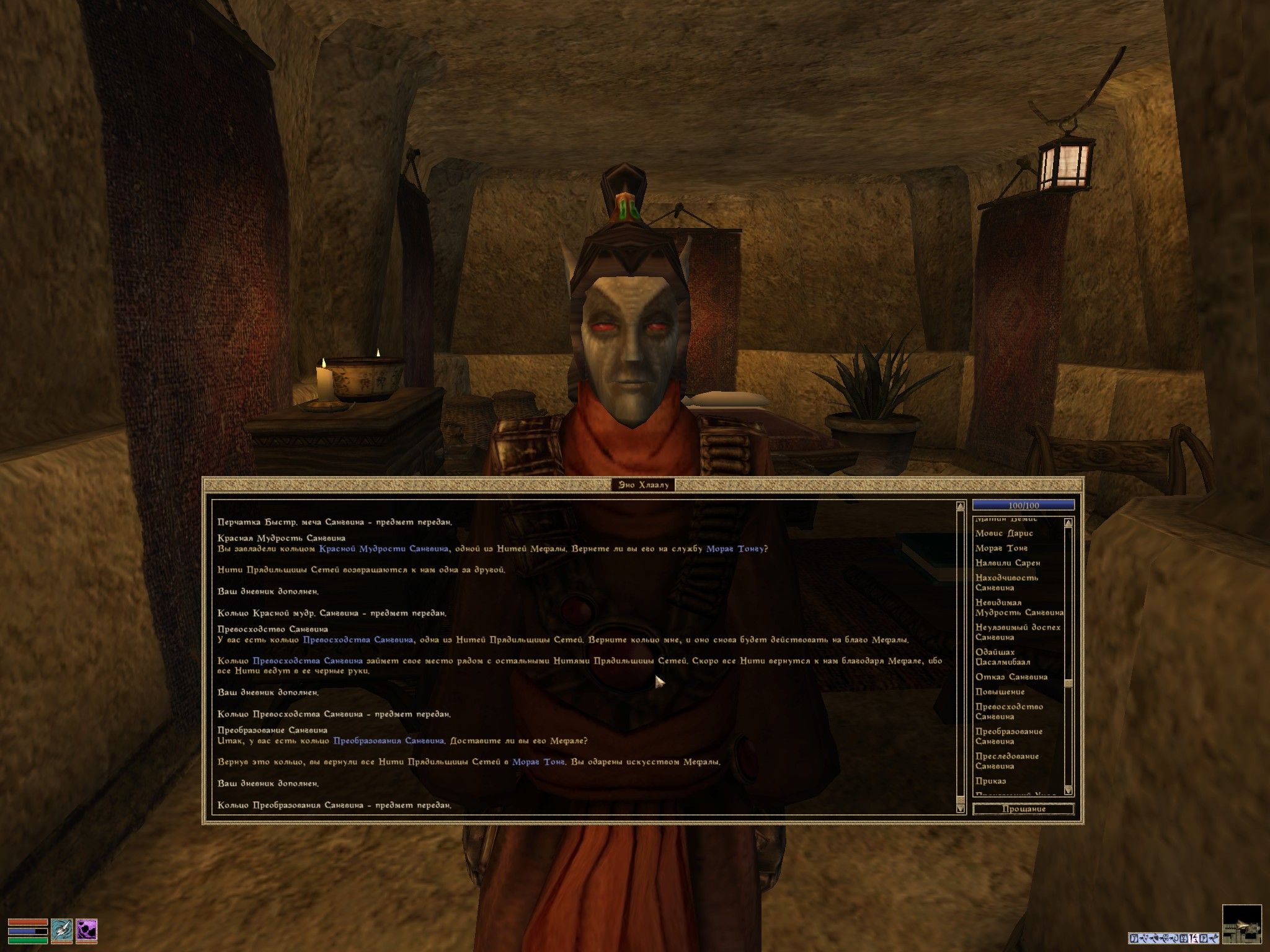Select the Мораг Тонг topic in the list
1270x952 pixels.
point(1001,548)
